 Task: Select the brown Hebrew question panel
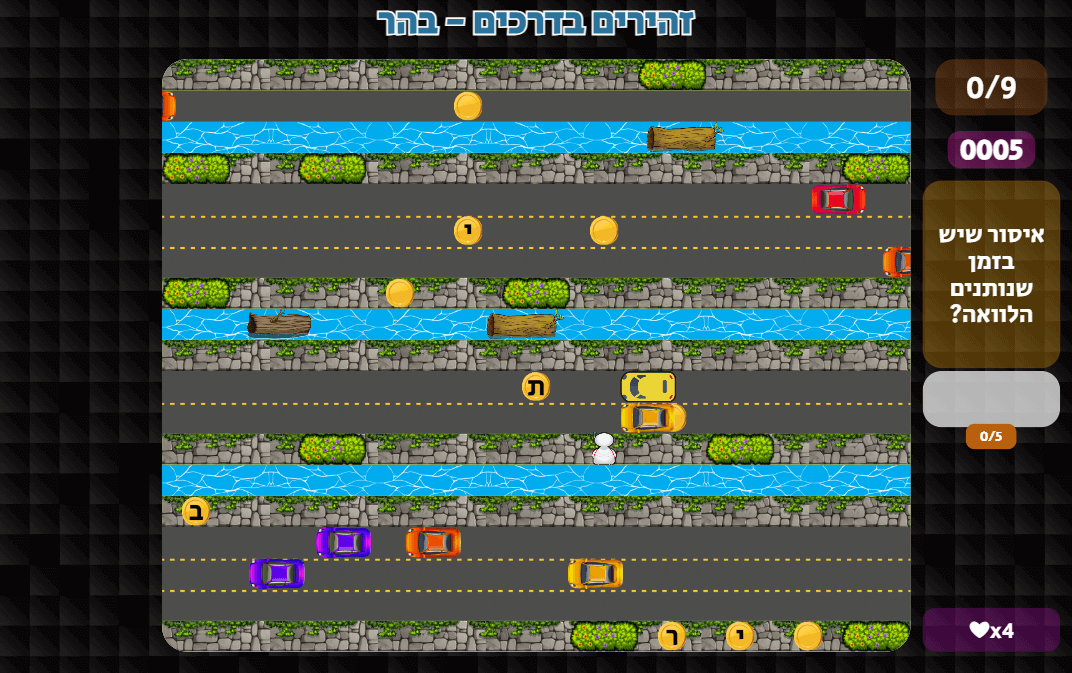(990, 274)
